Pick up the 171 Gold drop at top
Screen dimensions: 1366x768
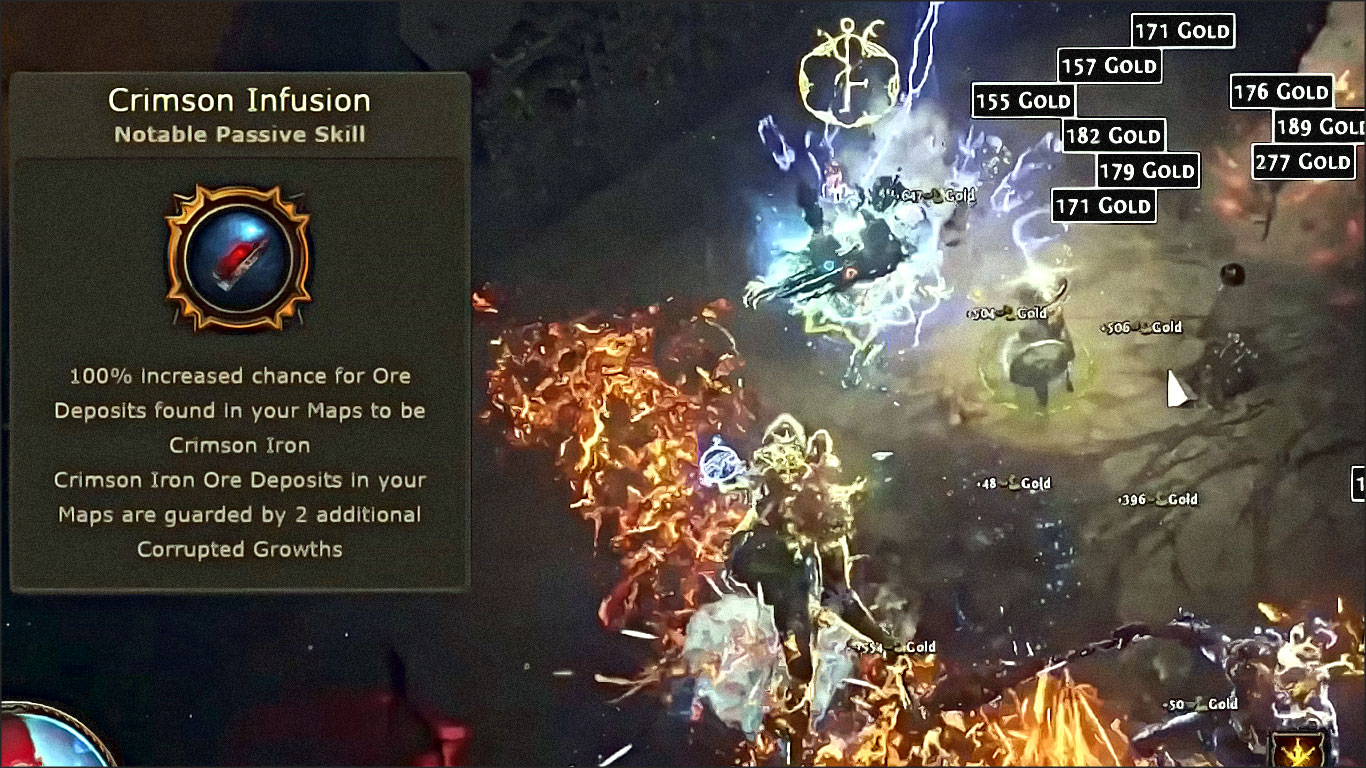[x=1182, y=30]
